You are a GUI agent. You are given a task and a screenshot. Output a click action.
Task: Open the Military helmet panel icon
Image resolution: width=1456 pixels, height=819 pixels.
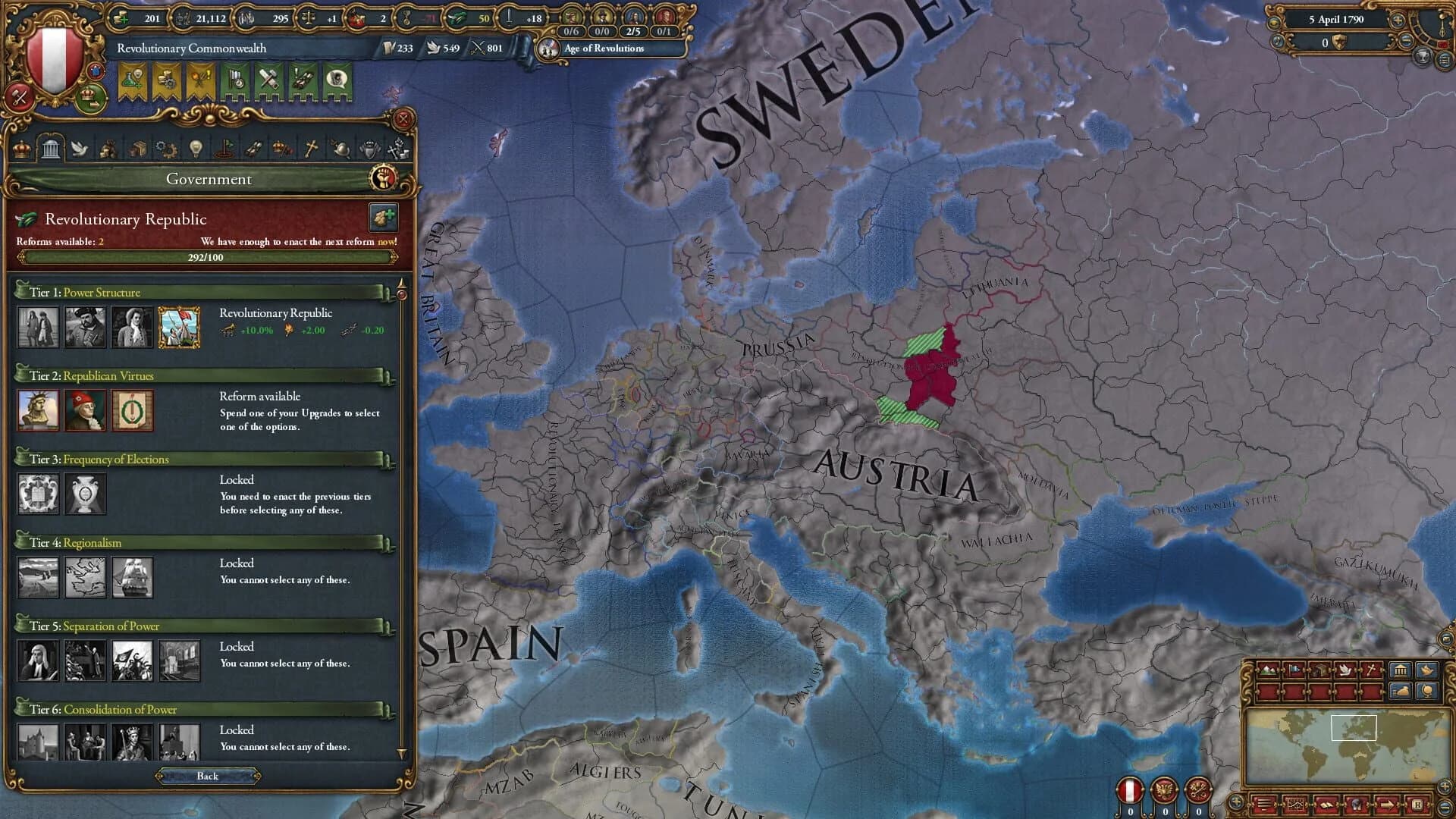341,149
